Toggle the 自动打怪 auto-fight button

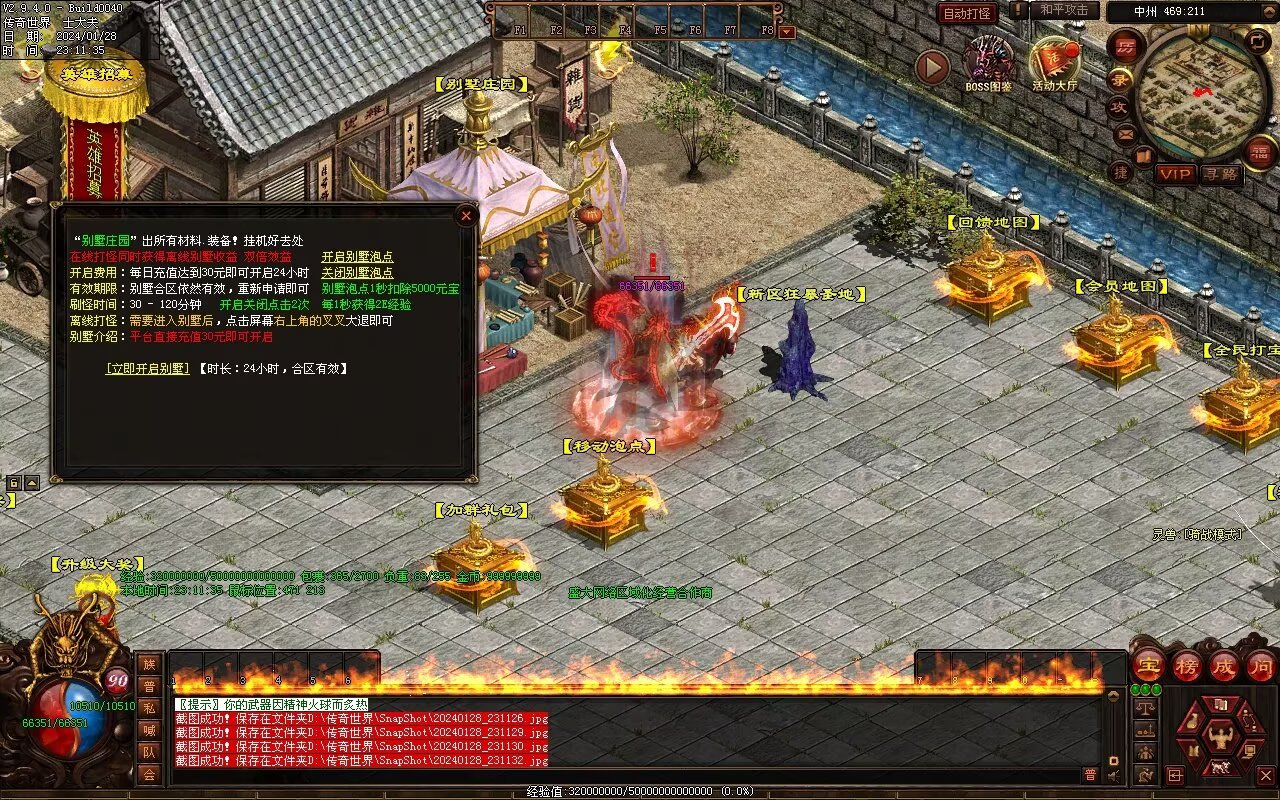click(x=967, y=13)
